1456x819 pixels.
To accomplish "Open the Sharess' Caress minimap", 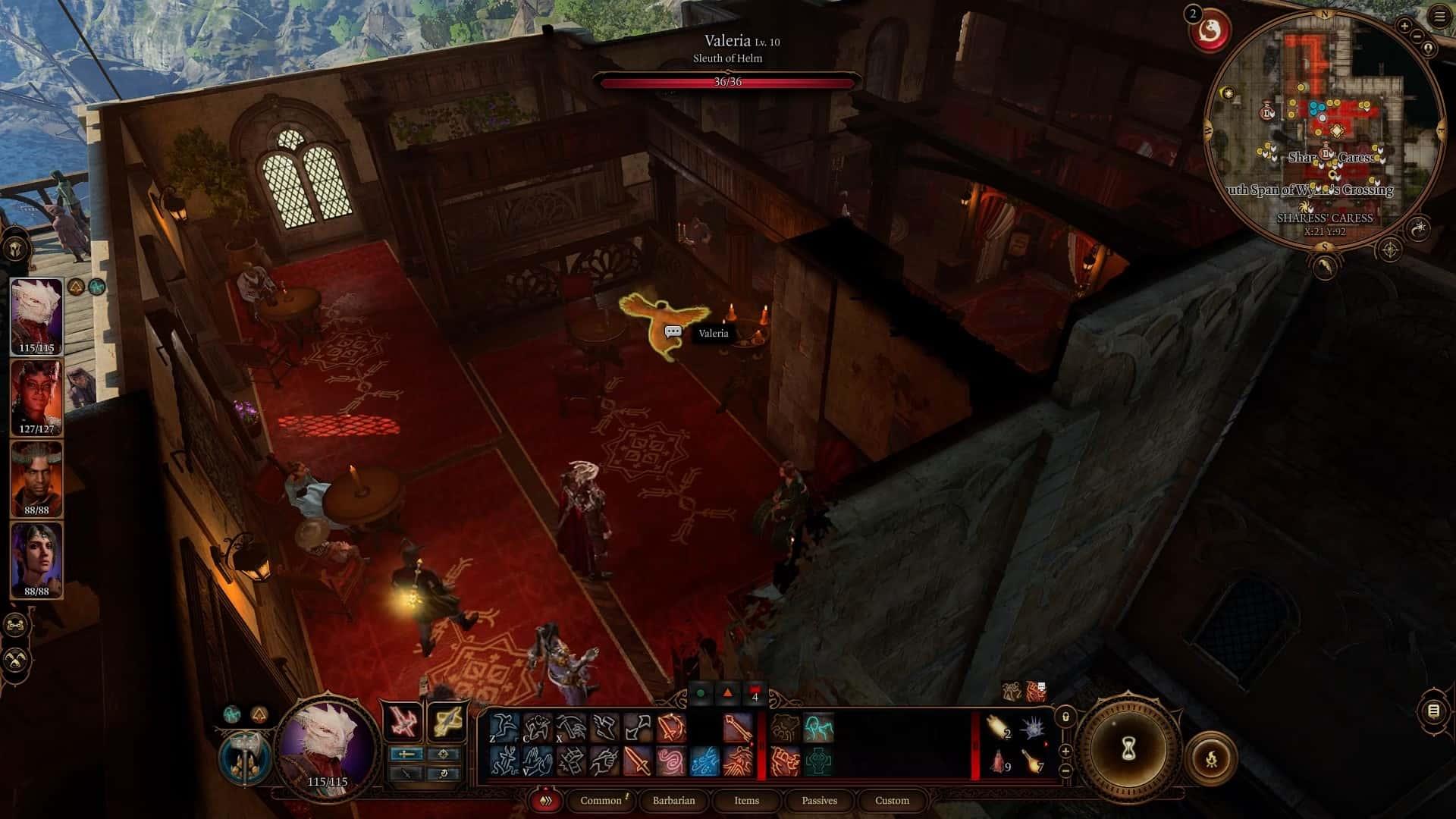I will tap(1324, 129).
